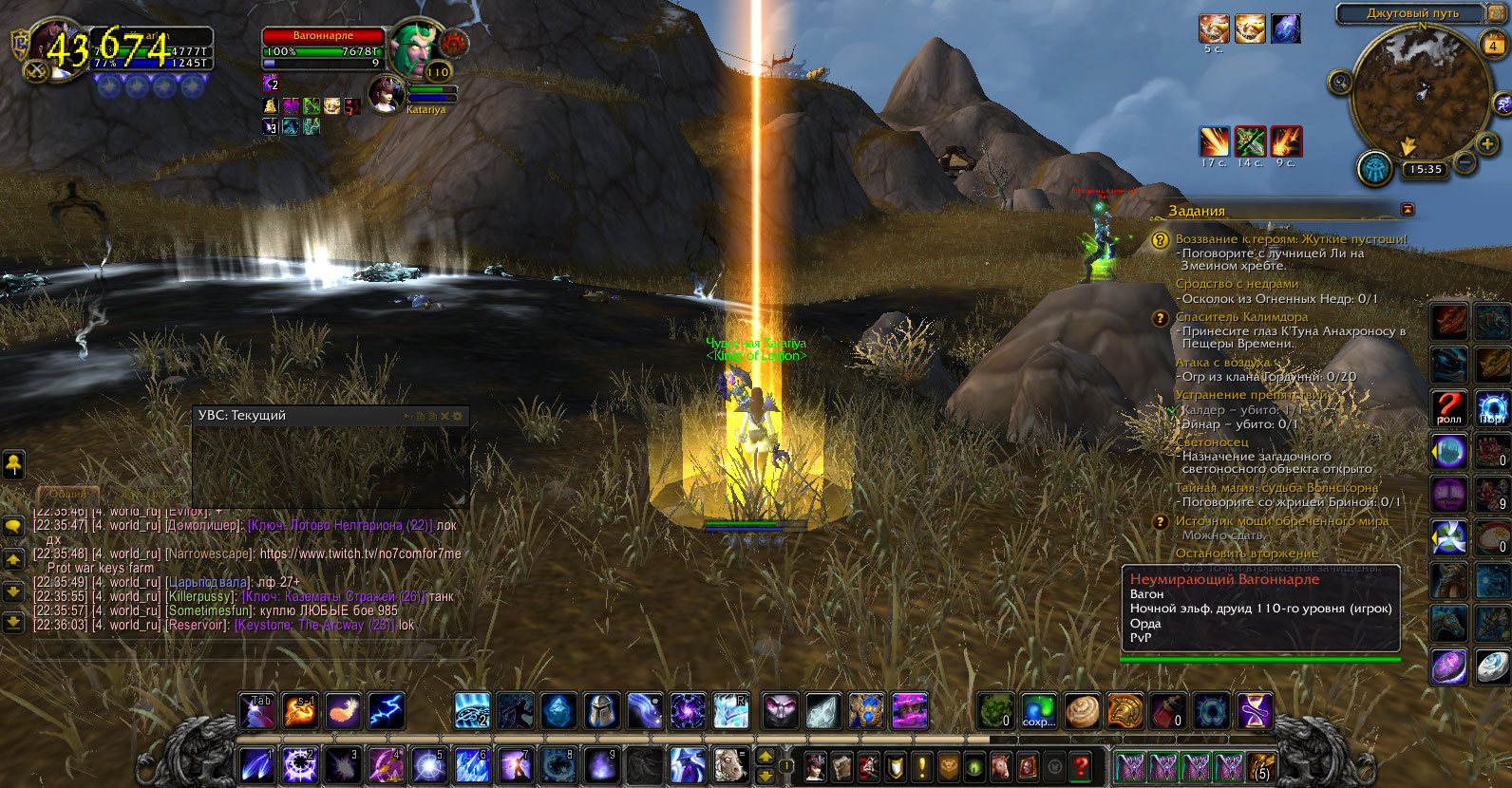The image size is (1512, 788).
Task: Open the backpack bag slot
Action: (x=1261, y=765)
